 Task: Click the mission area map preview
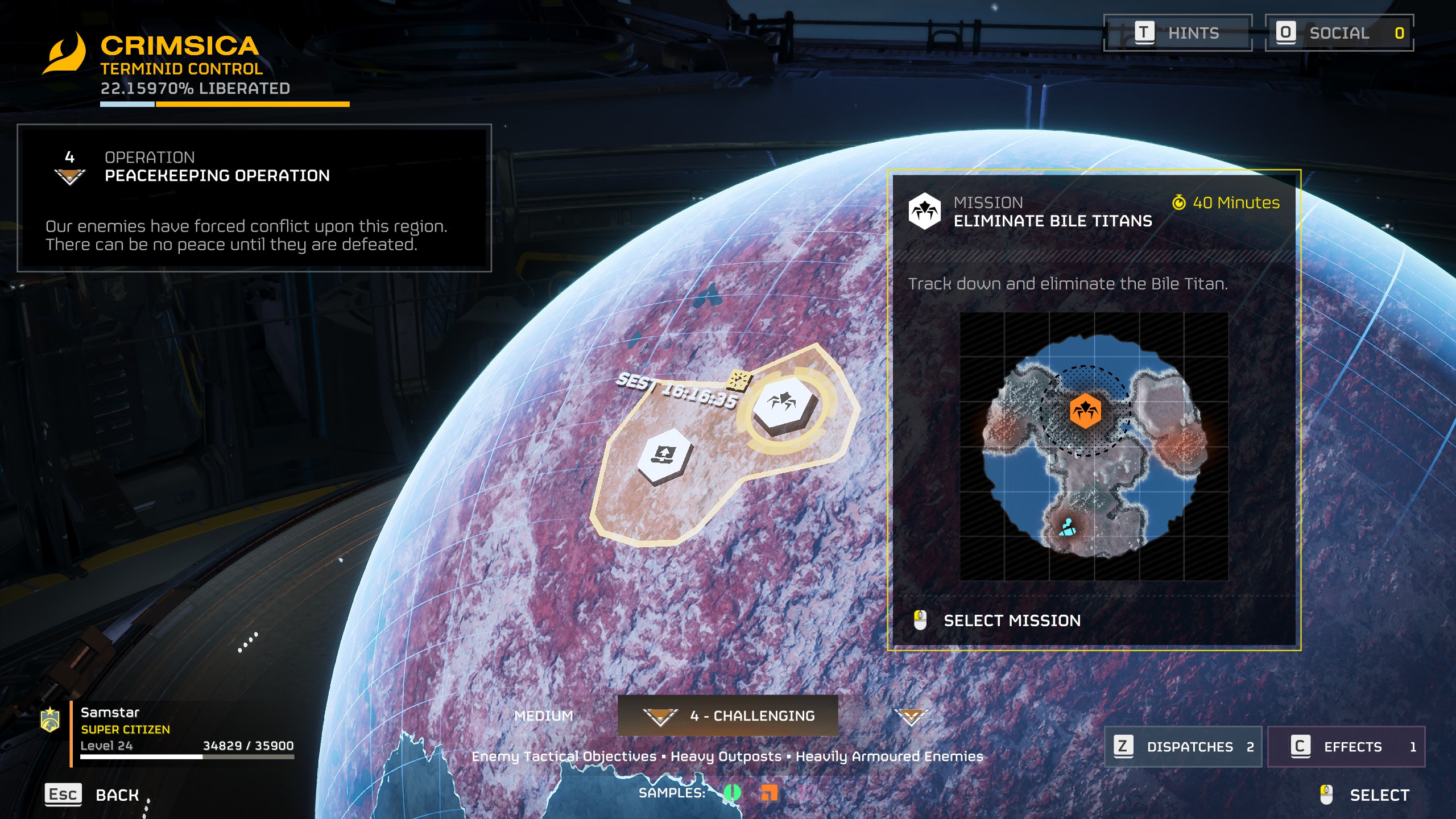point(1094,446)
